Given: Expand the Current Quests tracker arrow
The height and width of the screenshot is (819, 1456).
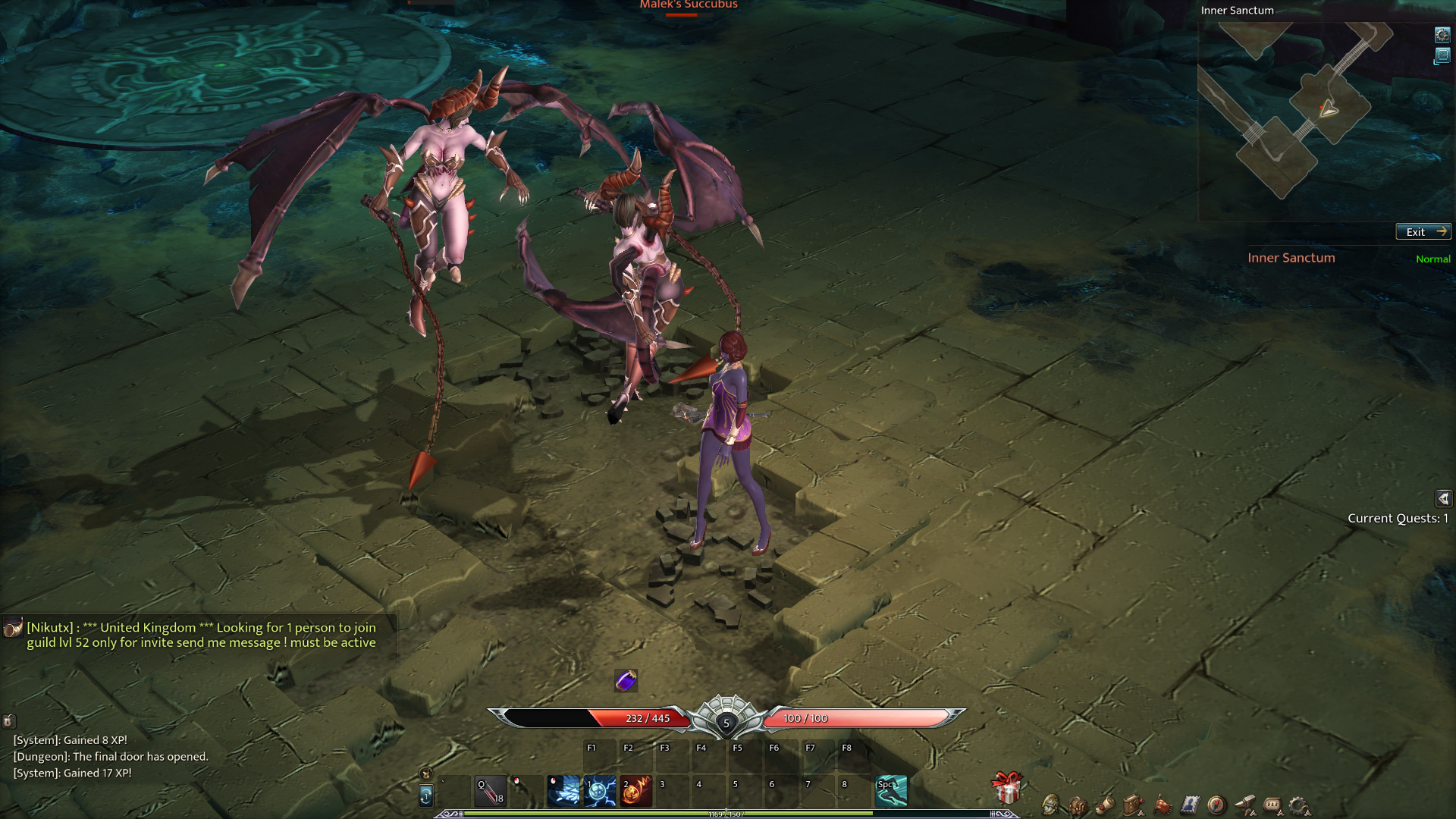Looking at the screenshot, I should coord(1443,498).
